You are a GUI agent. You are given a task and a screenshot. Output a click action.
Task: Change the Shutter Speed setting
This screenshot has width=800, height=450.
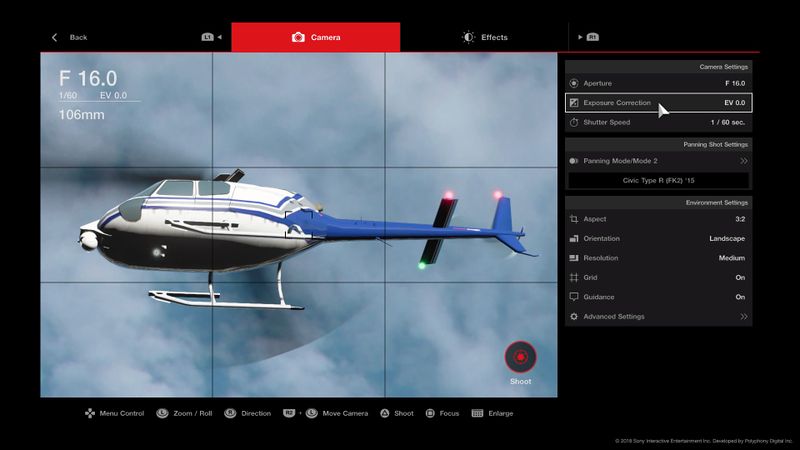tap(658, 122)
